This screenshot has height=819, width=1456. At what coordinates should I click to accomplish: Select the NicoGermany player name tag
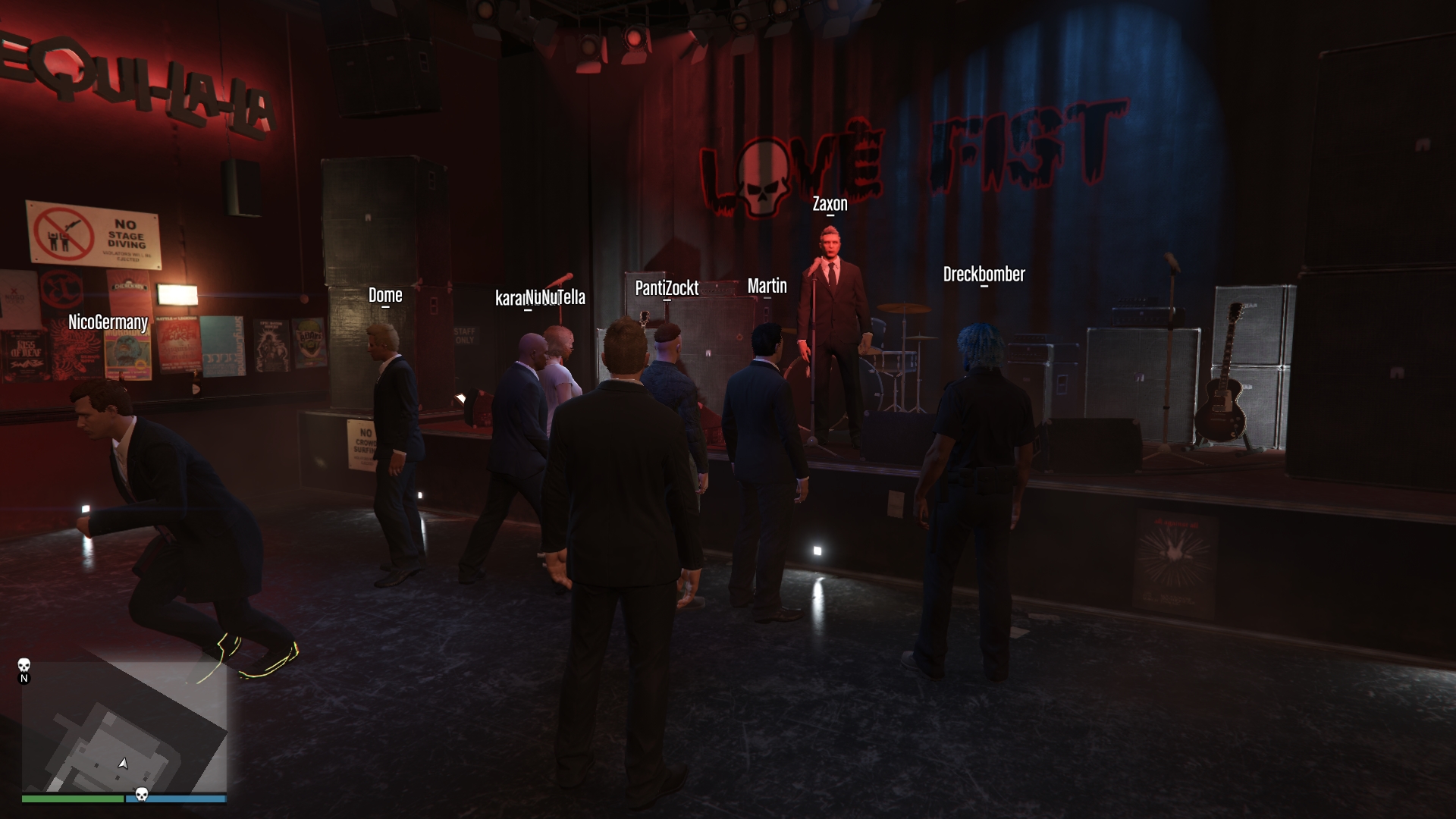tap(108, 322)
